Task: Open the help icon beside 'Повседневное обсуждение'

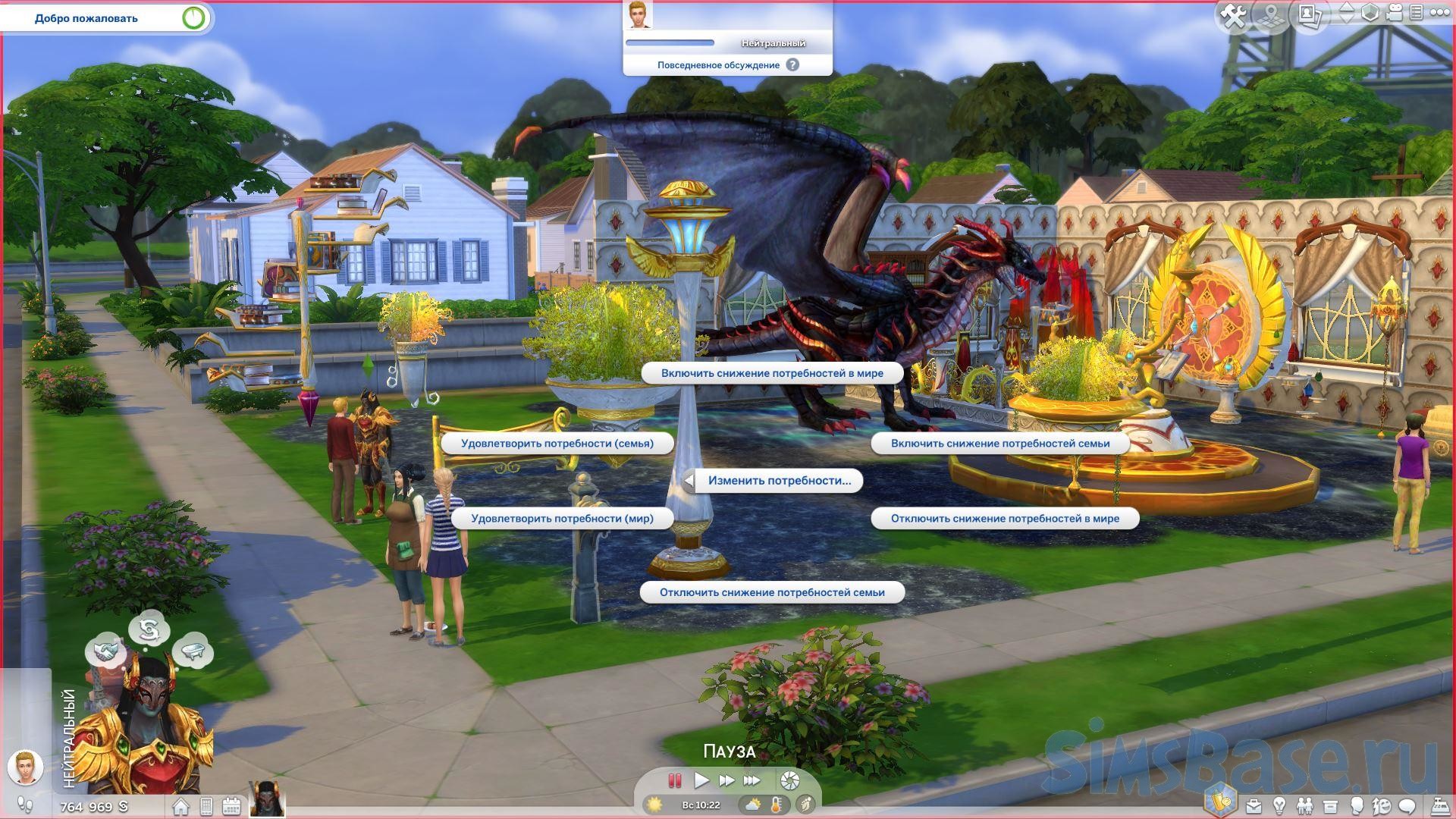Action: pyautogui.click(x=792, y=65)
